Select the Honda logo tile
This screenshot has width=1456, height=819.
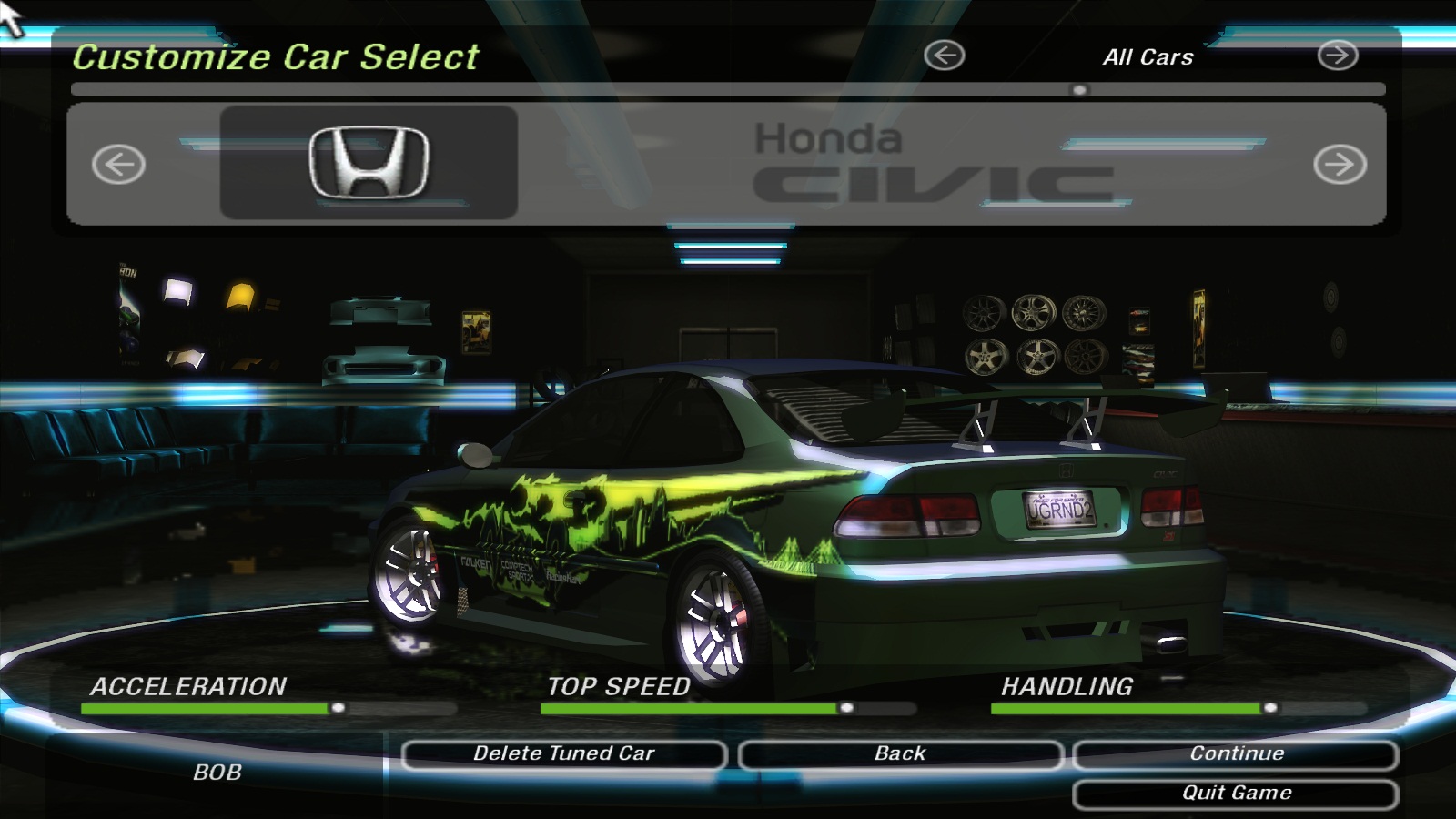pyautogui.click(x=369, y=163)
